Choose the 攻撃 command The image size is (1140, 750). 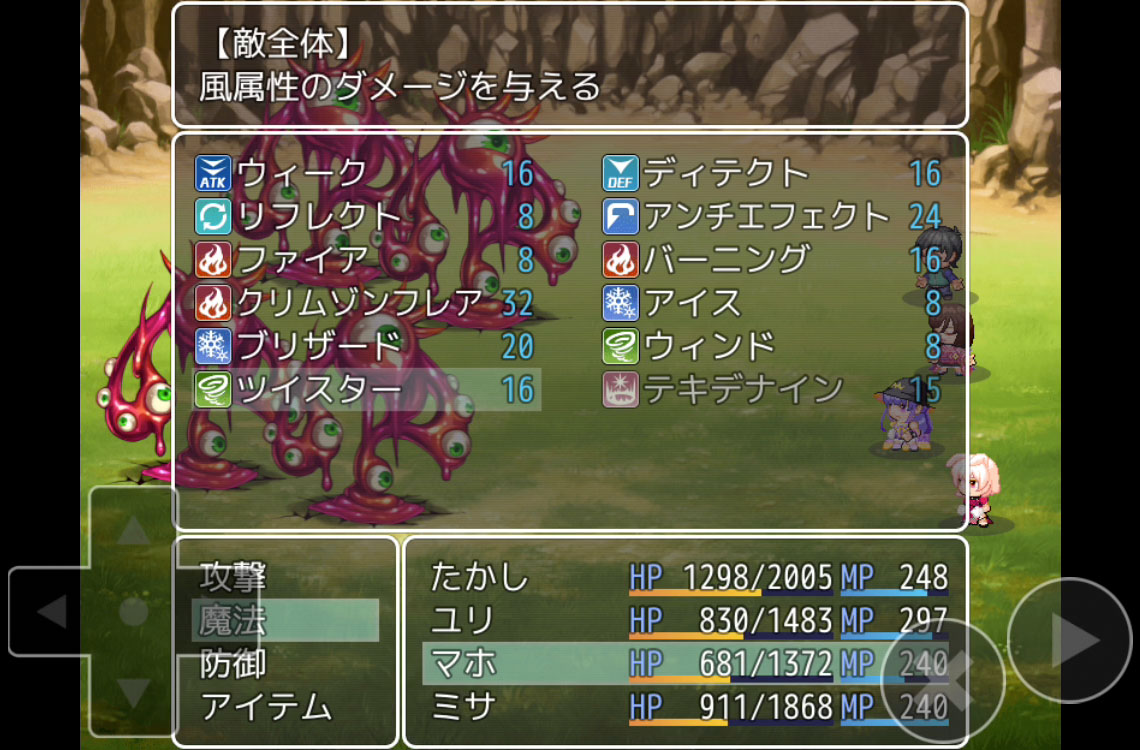pos(284,577)
